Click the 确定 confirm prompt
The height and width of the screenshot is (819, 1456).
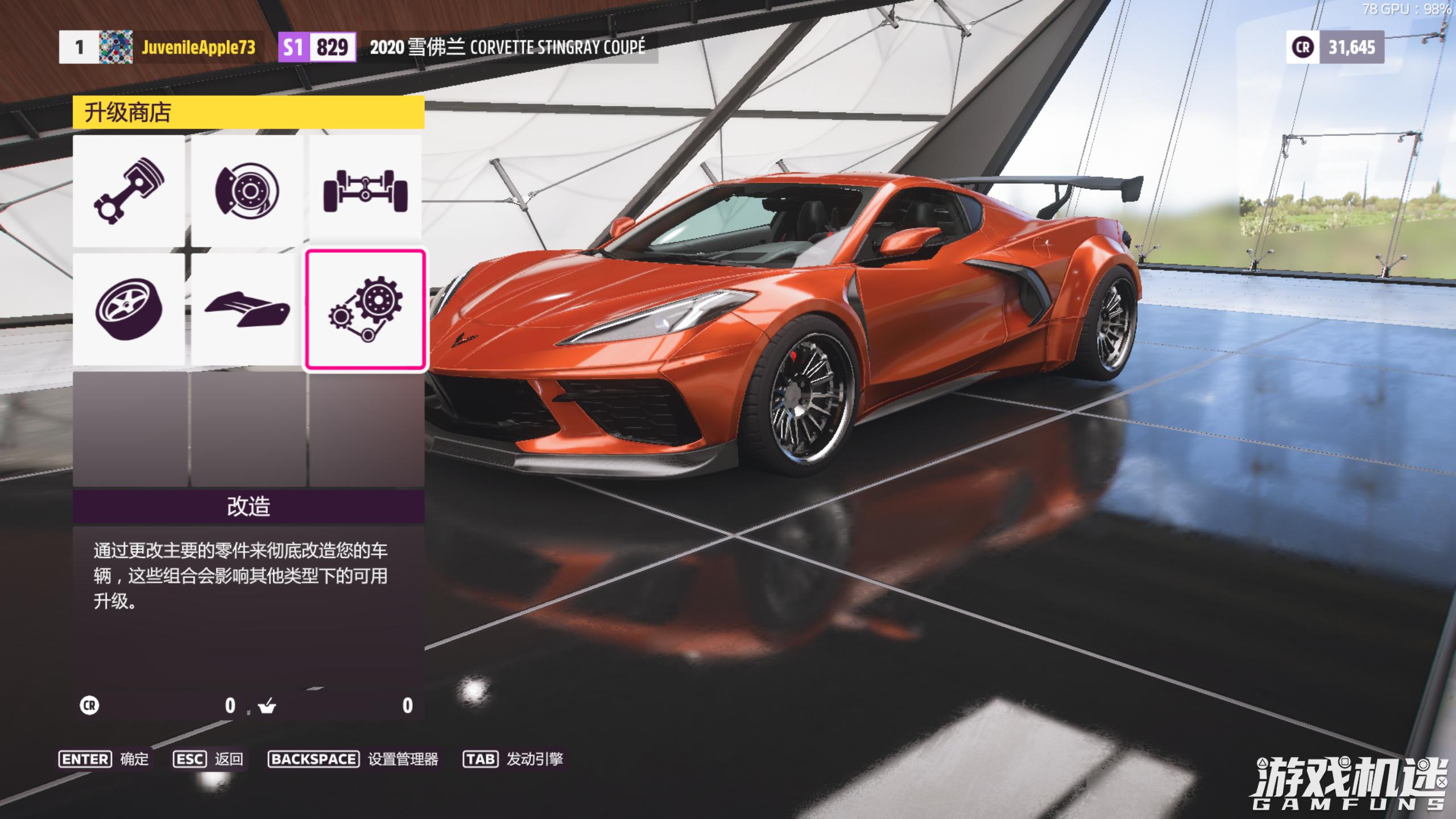tap(104, 759)
